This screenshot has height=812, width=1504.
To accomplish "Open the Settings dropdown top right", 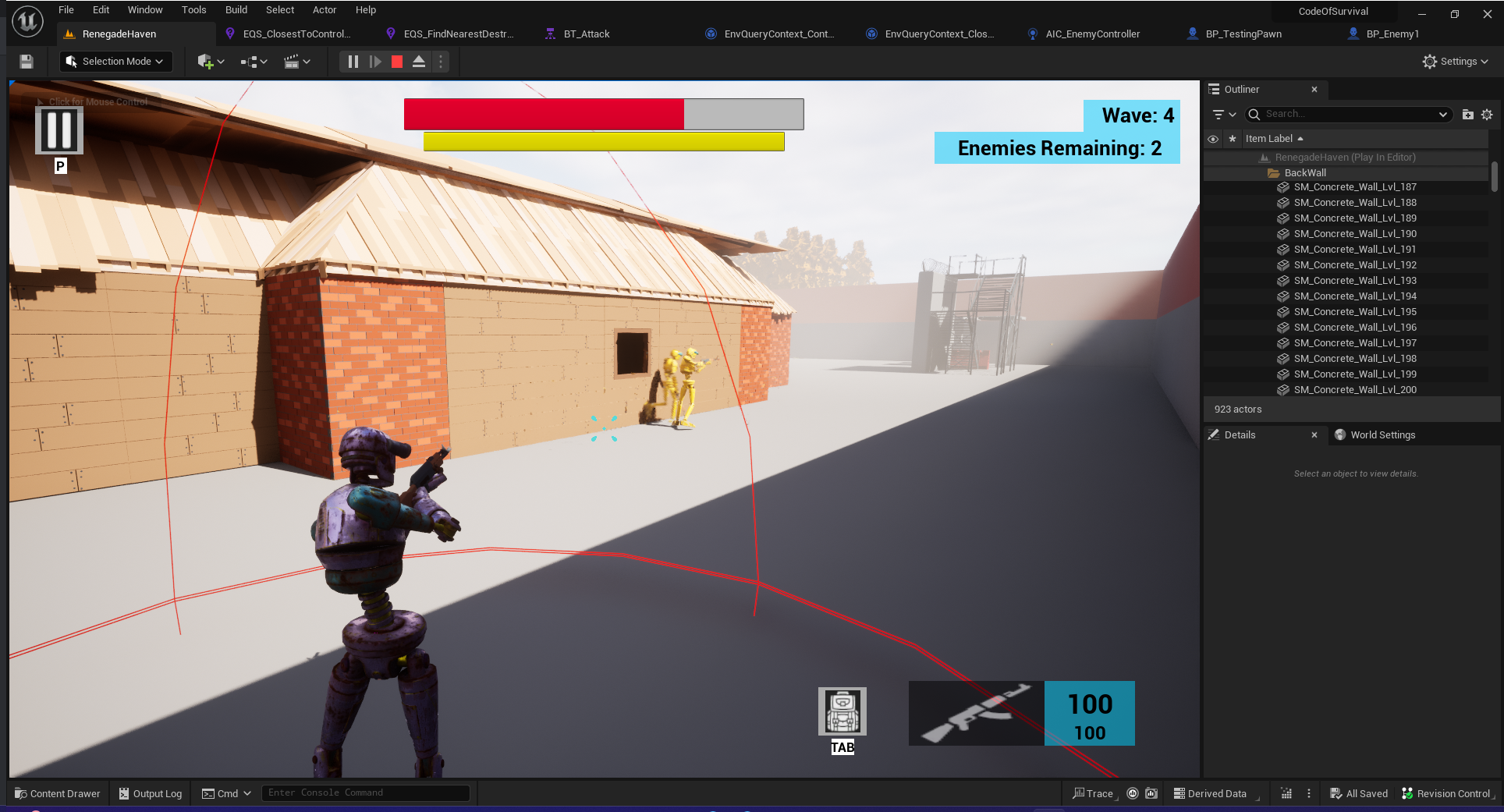I will tap(1454, 62).
